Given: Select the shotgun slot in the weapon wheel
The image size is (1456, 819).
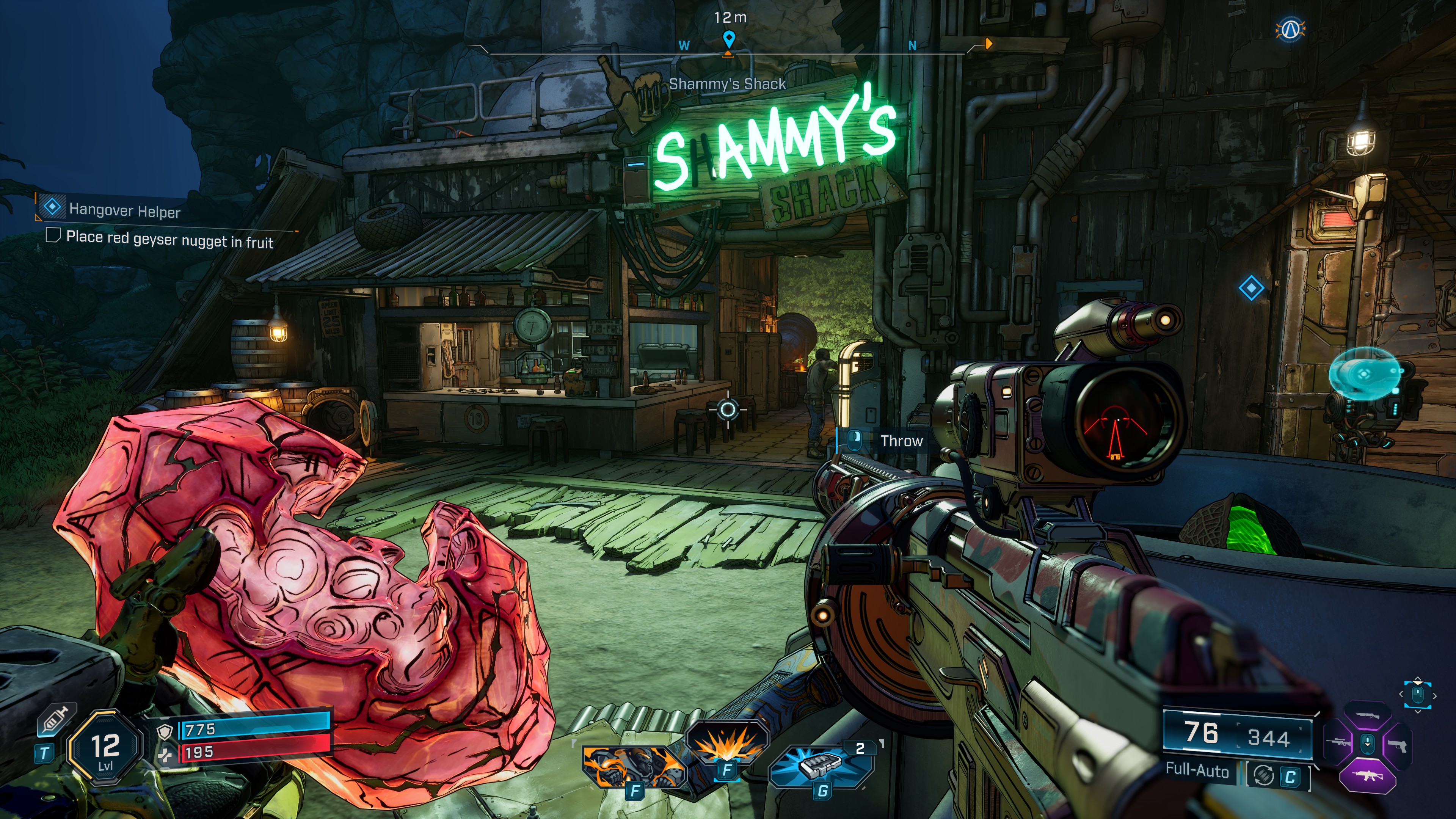Looking at the screenshot, I should 1367,715.
